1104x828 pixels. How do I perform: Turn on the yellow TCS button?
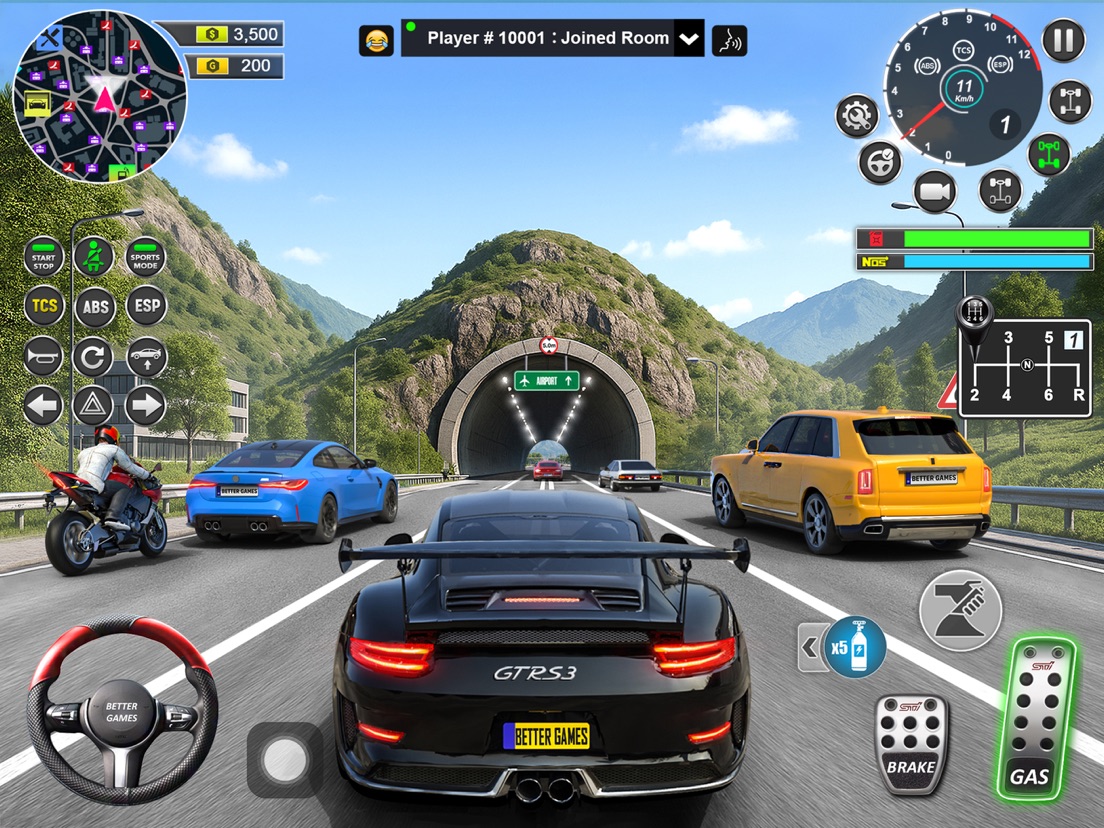point(43,306)
